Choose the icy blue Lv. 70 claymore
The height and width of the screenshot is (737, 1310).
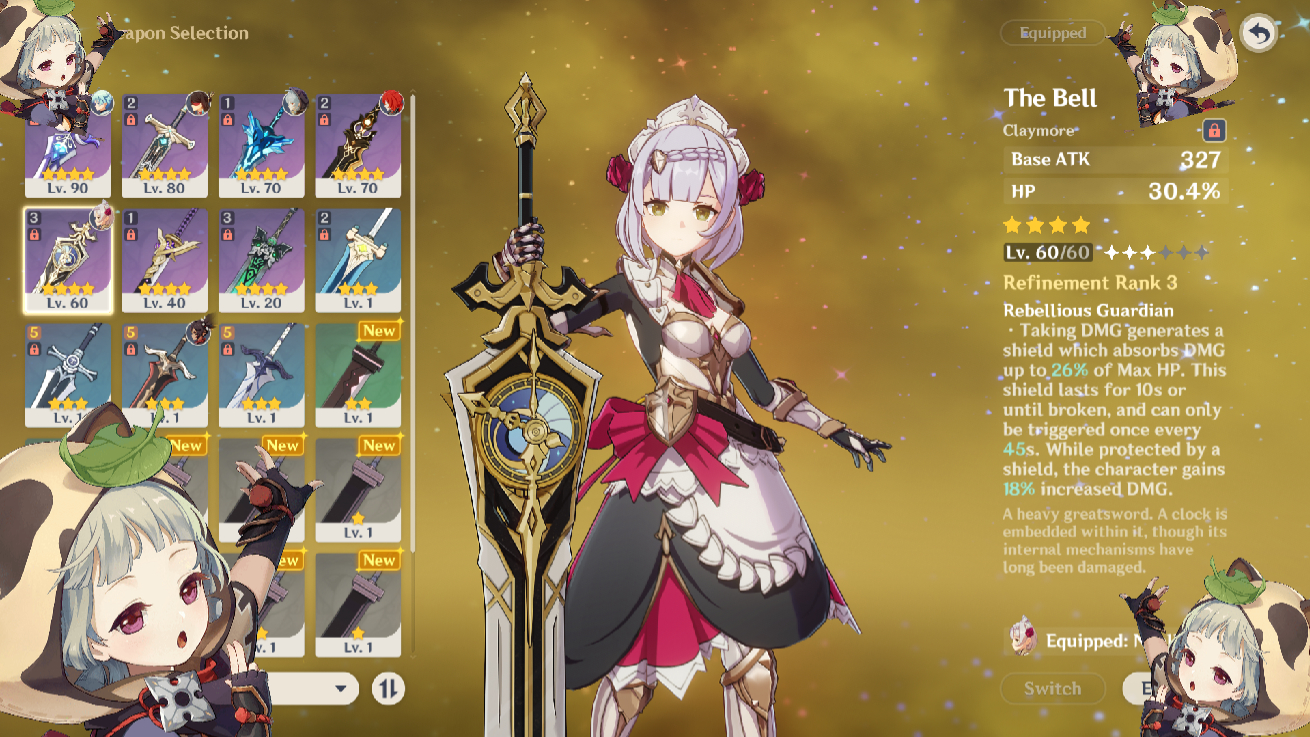tap(262, 145)
